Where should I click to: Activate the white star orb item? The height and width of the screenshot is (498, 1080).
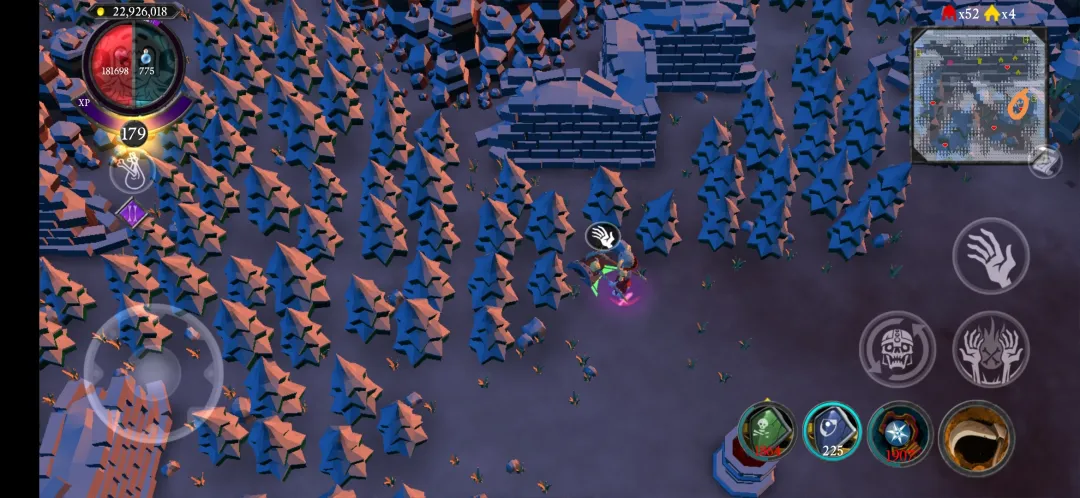pos(899,433)
